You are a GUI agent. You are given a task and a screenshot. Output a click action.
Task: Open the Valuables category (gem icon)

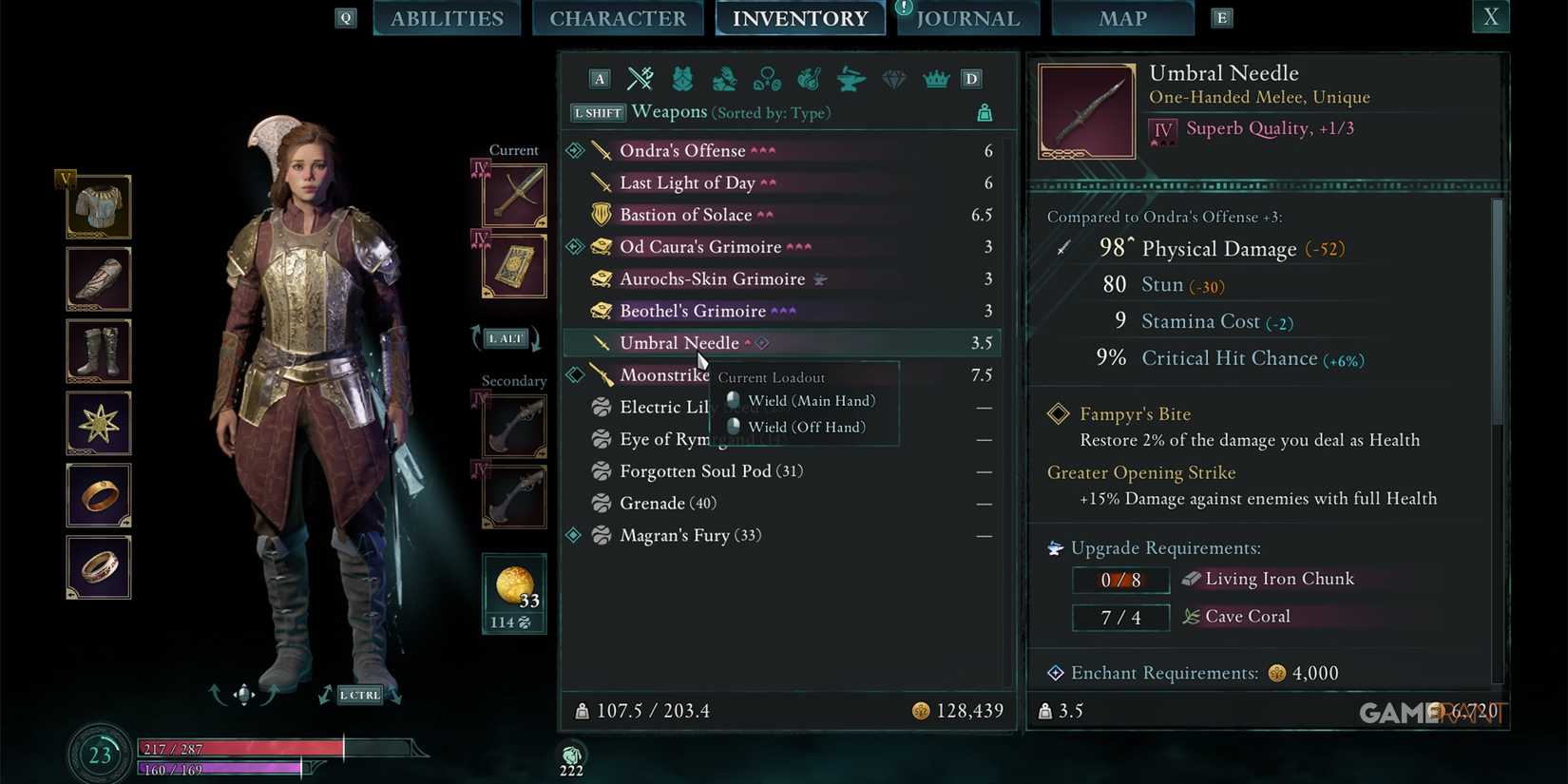click(893, 79)
